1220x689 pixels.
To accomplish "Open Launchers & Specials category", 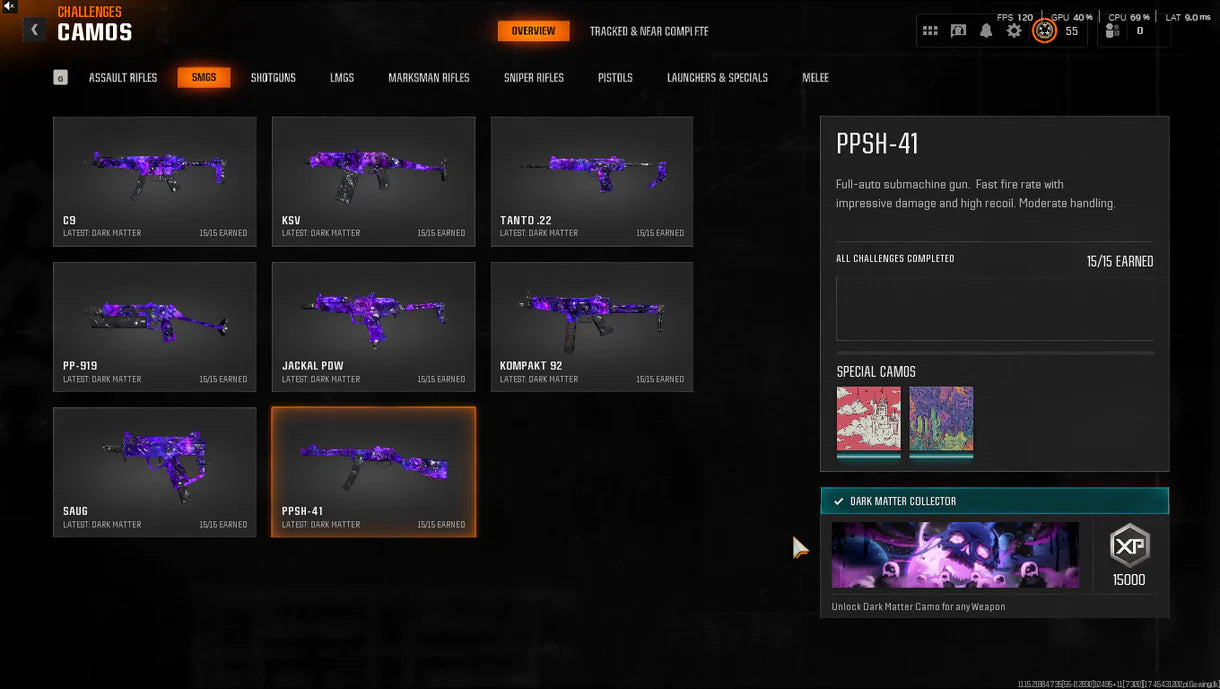I will [717, 77].
